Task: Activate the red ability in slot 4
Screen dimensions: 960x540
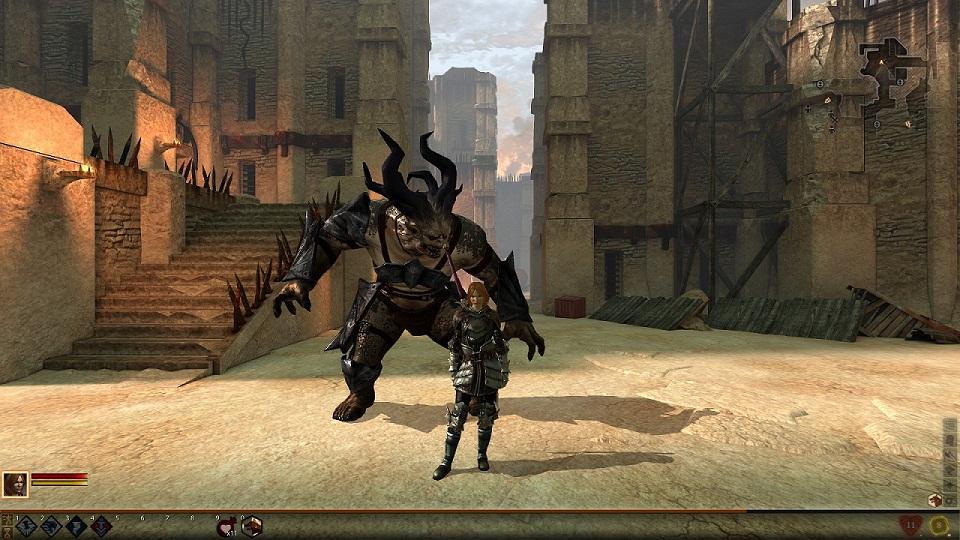Action: (101, 526)
